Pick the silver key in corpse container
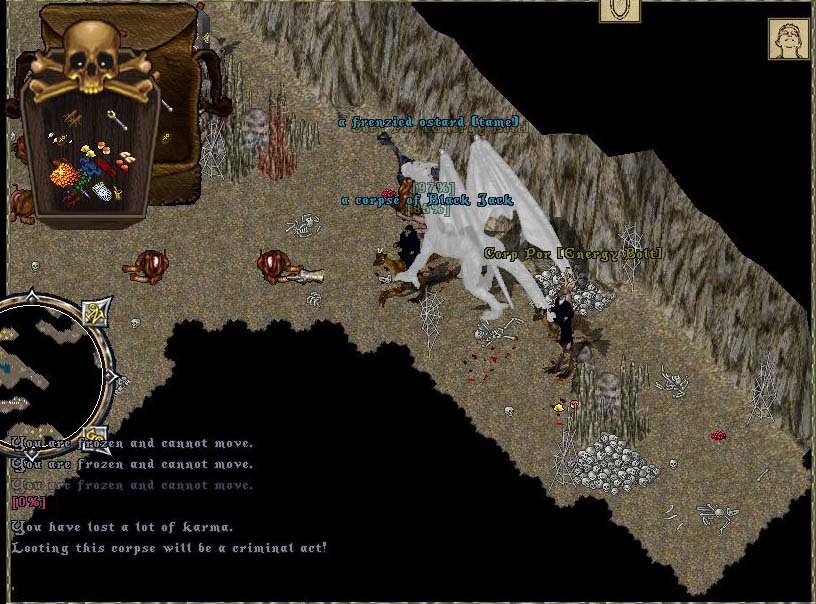Image resolution: width=816 pixels, height=604 pixels. tap(117, 119)
